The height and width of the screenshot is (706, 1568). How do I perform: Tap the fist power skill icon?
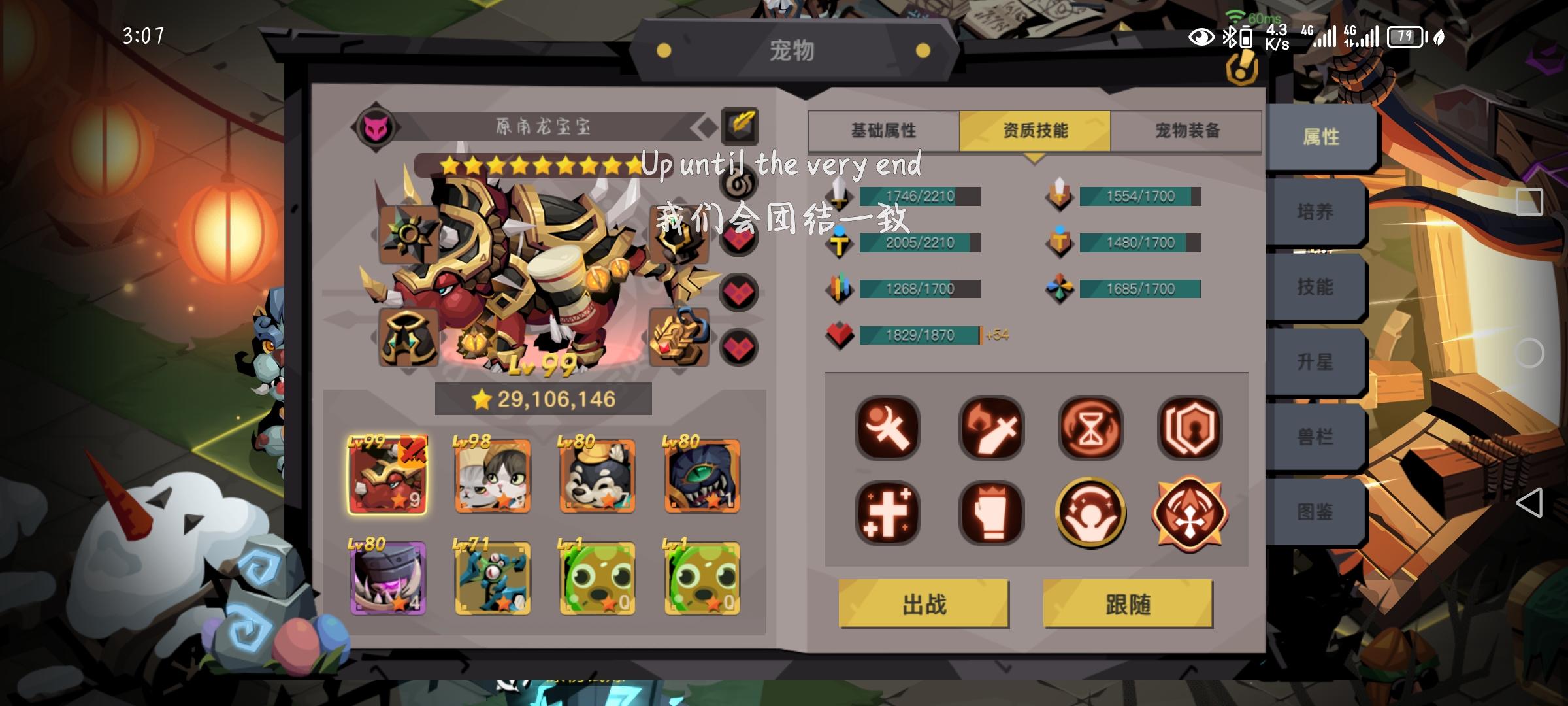pos(990,513)
